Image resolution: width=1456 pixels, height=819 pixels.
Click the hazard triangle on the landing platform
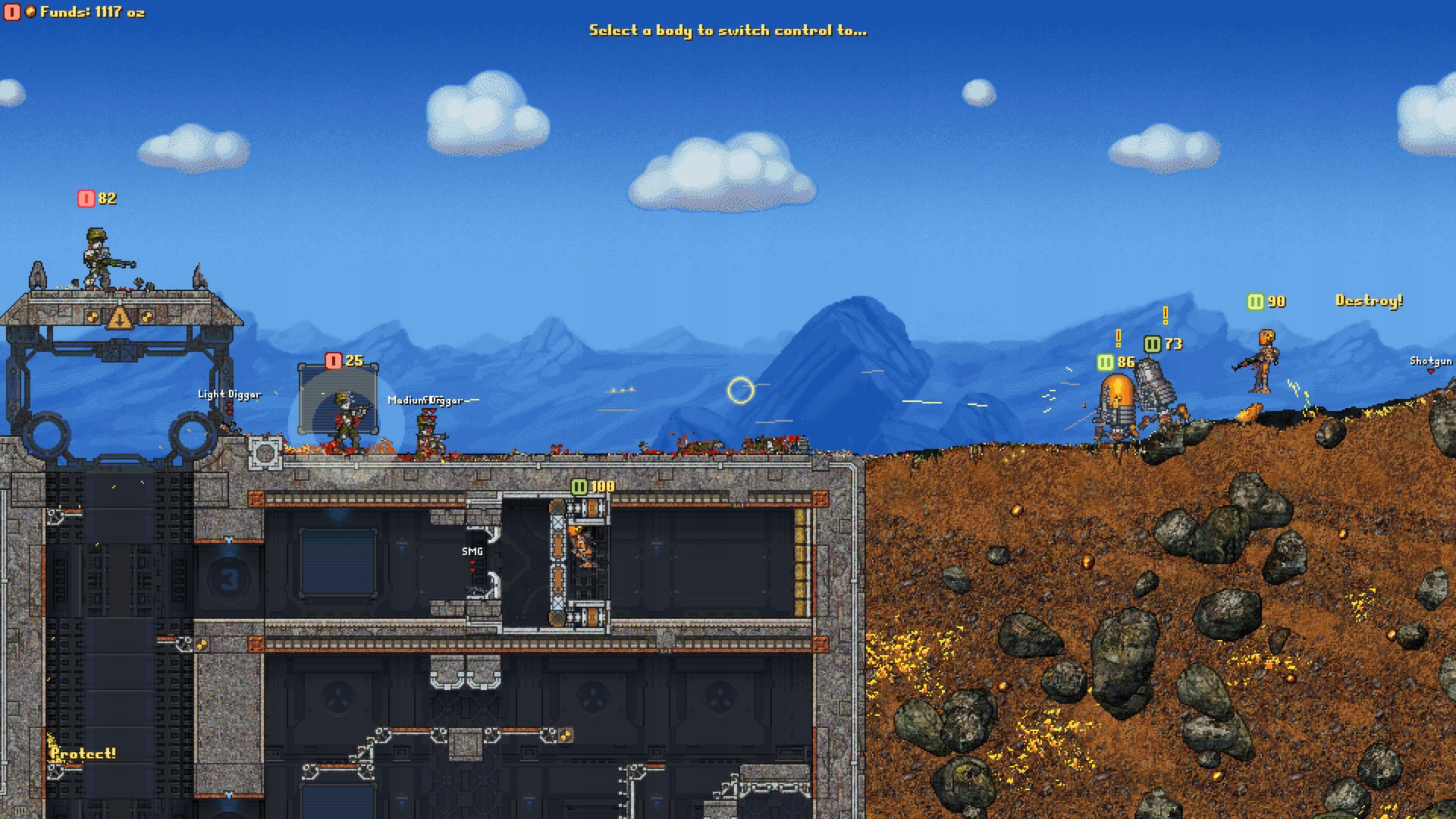(x=120, y=317)
